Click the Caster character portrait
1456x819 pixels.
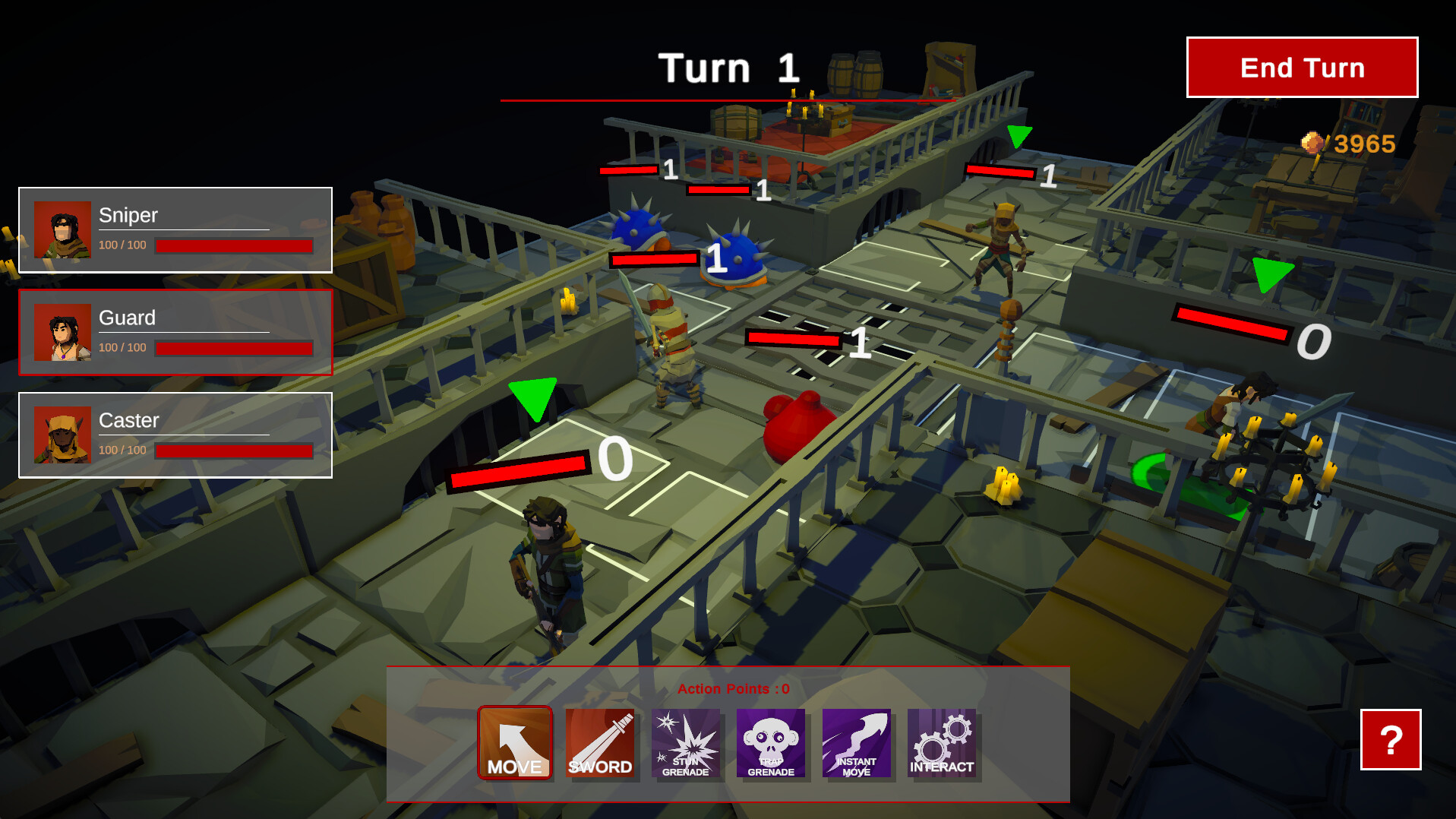pos(64,435)
